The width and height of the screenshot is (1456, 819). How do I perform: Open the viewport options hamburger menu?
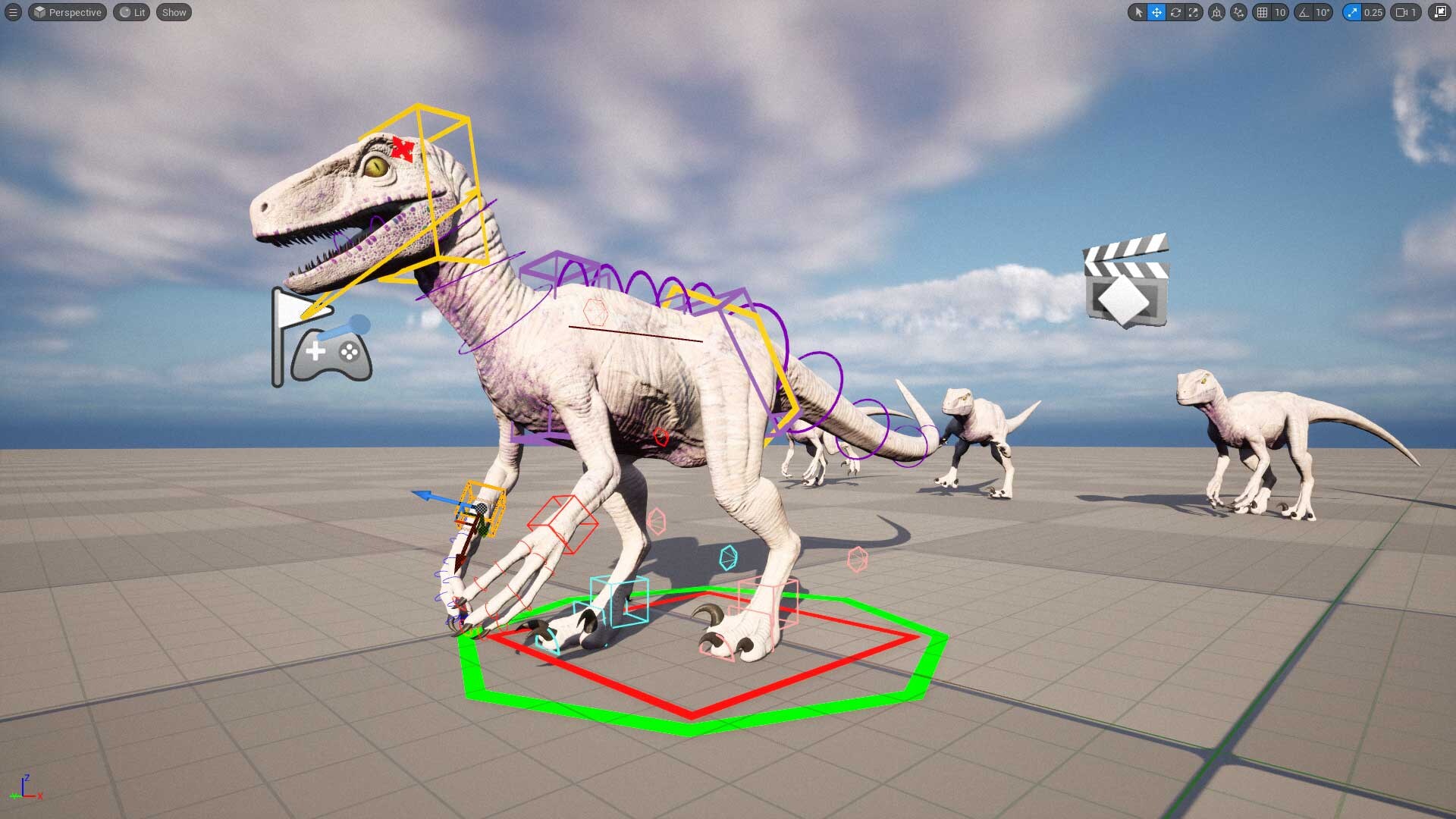click(13, 12)
